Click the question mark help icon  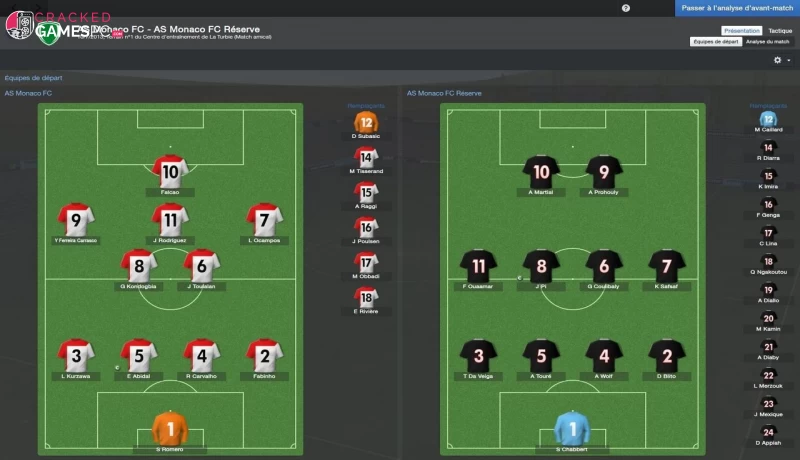coord(626,8)
